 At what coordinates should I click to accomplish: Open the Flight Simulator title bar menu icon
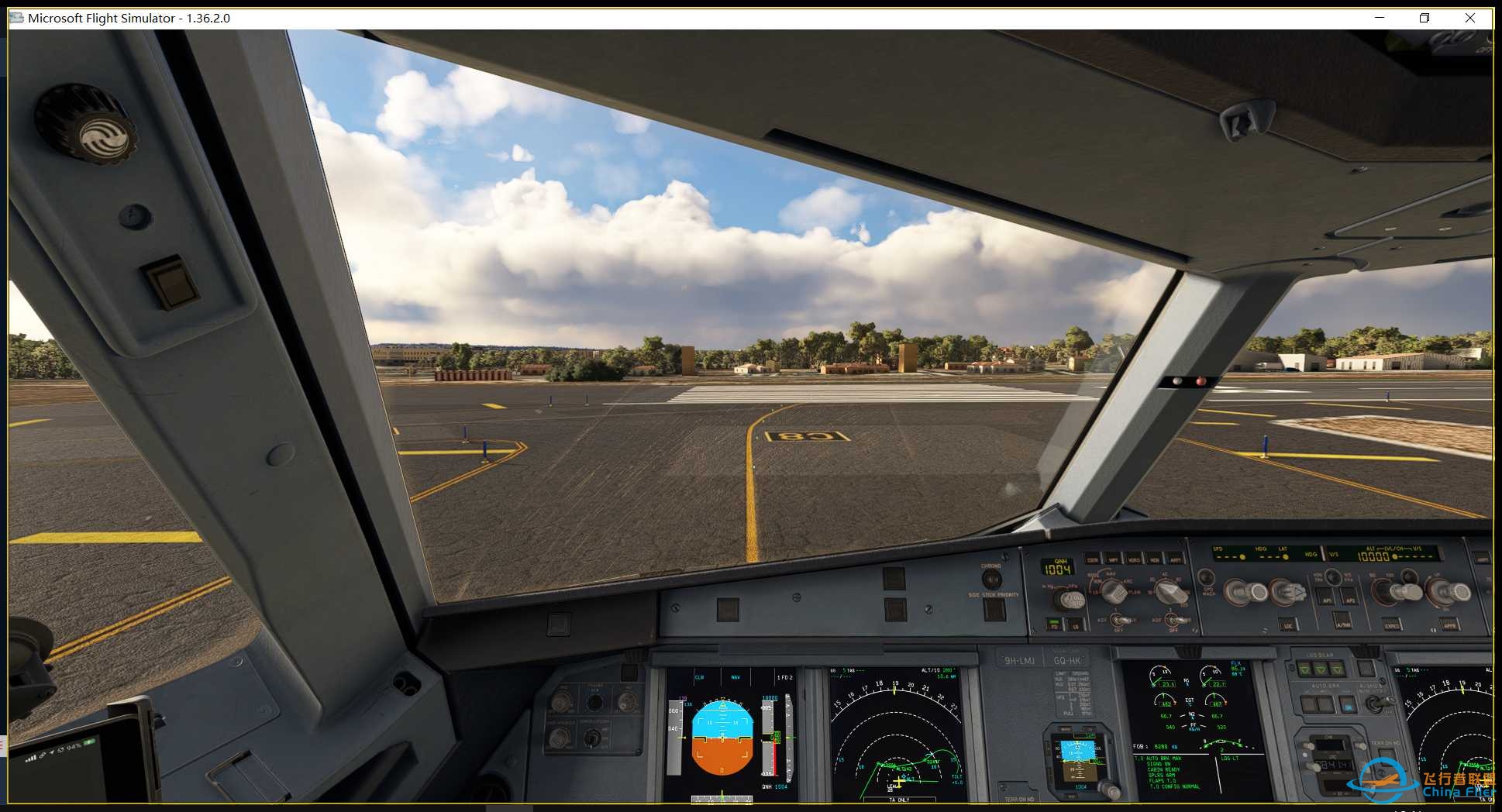point(16,18)
